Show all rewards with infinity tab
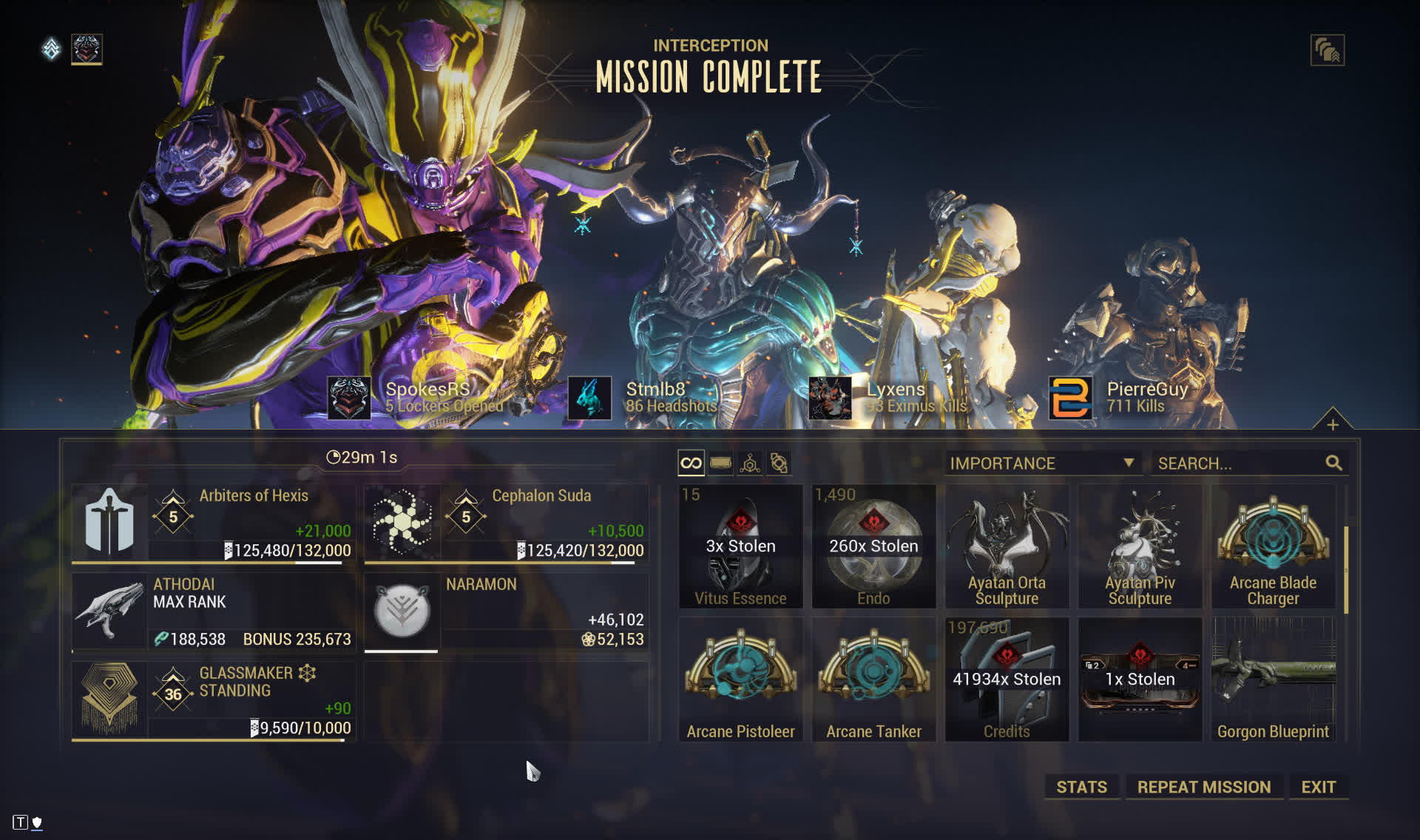Image resolution: width=1420 pixels, height=840 pixels. tap(691, 464)
